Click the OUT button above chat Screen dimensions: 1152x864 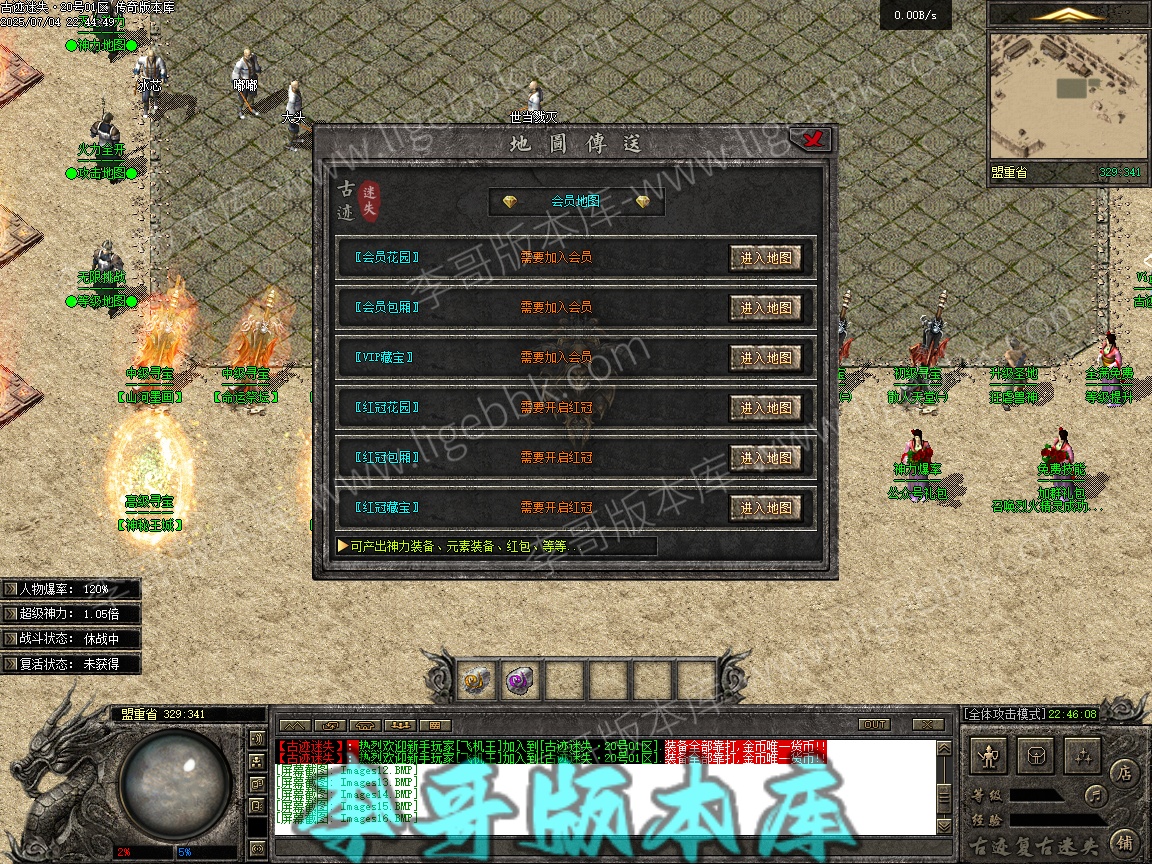(x=874, y=724)
